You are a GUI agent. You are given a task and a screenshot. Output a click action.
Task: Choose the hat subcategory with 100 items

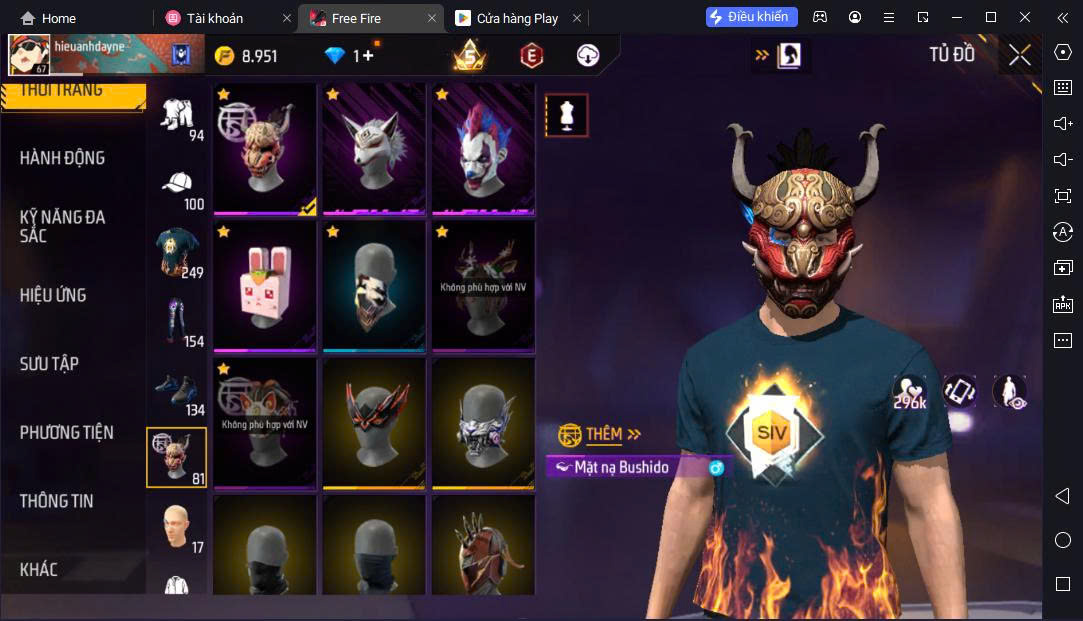point(178,190)
